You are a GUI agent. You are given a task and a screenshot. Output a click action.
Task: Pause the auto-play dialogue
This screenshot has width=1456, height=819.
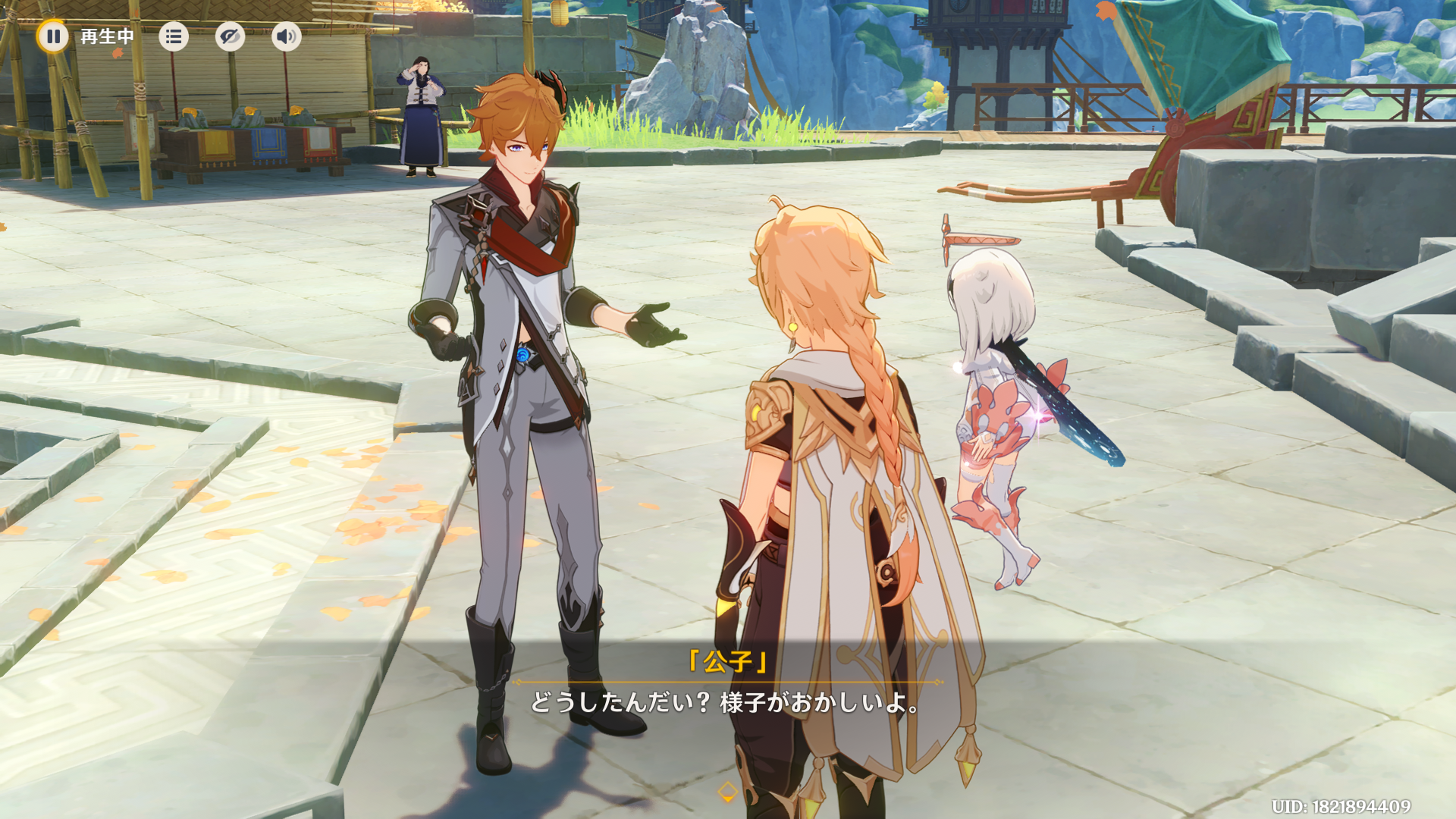coord(53,36)
